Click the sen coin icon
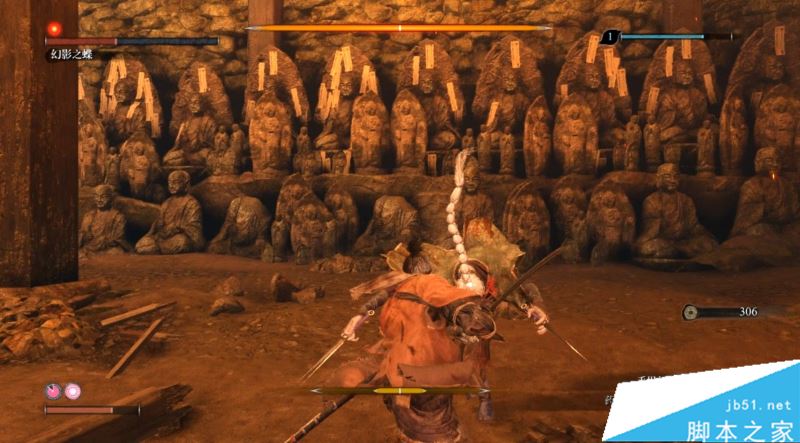 (x=691, y=312)
